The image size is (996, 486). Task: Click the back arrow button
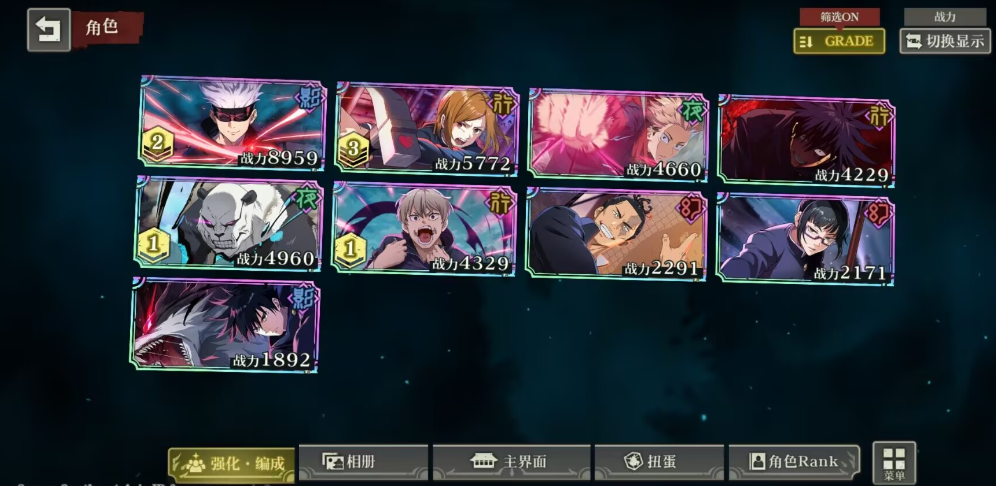point(48,29)
